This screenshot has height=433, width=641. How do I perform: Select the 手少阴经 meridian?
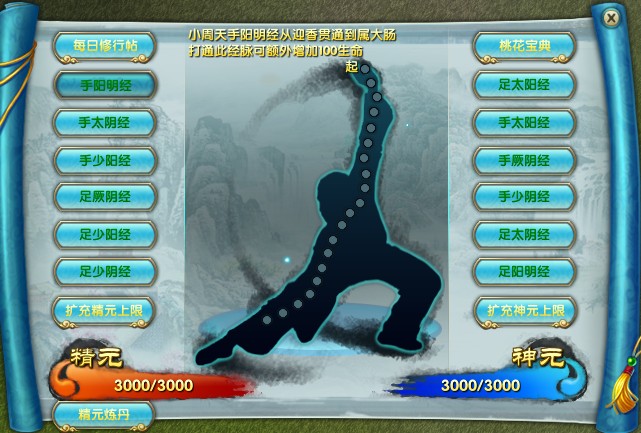pyautogui.click(x=524, y=196)
